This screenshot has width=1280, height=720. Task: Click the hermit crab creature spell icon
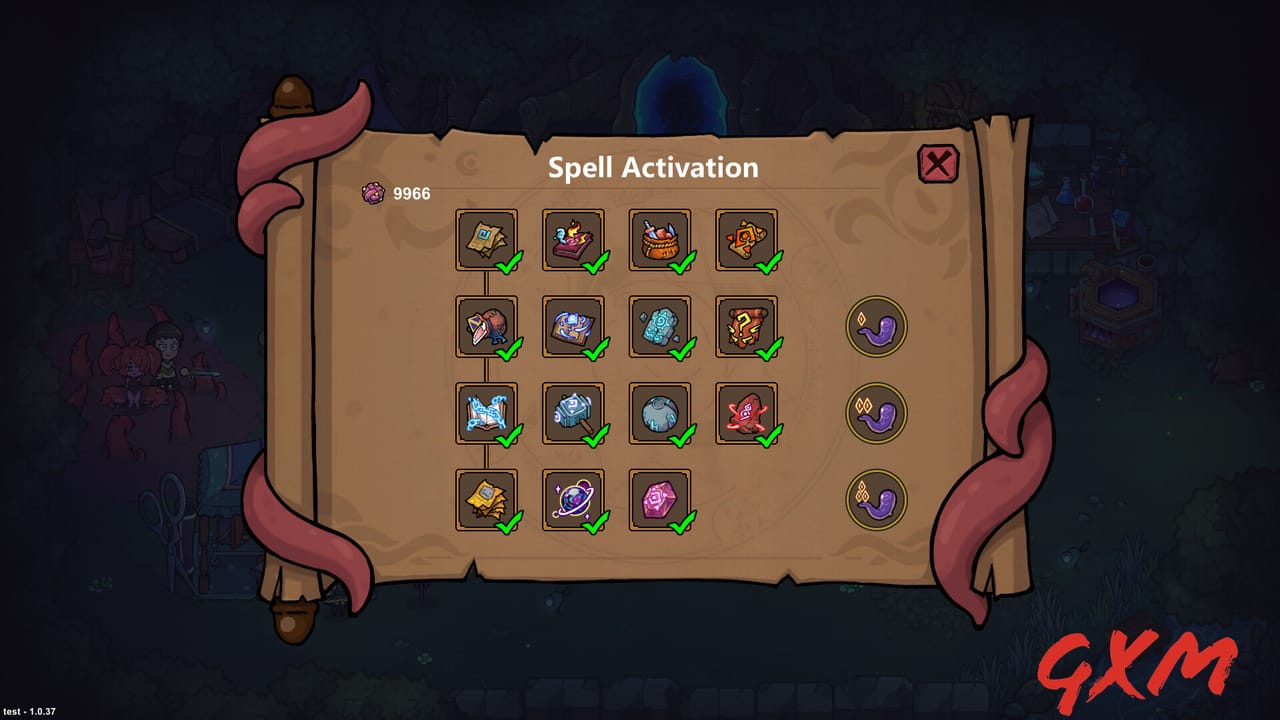pyautogui.click(x=487, y=327)
